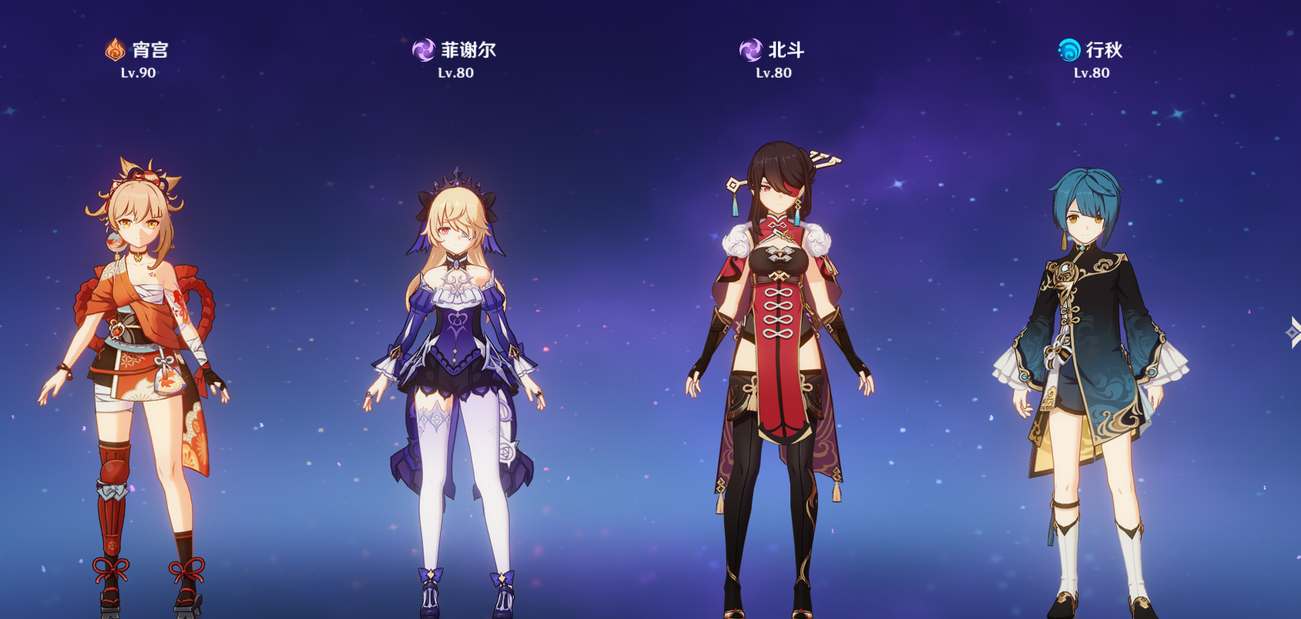Select Fischl (菲谢尔) in the party lineup

pyautogui.click(x=455, y=380)
